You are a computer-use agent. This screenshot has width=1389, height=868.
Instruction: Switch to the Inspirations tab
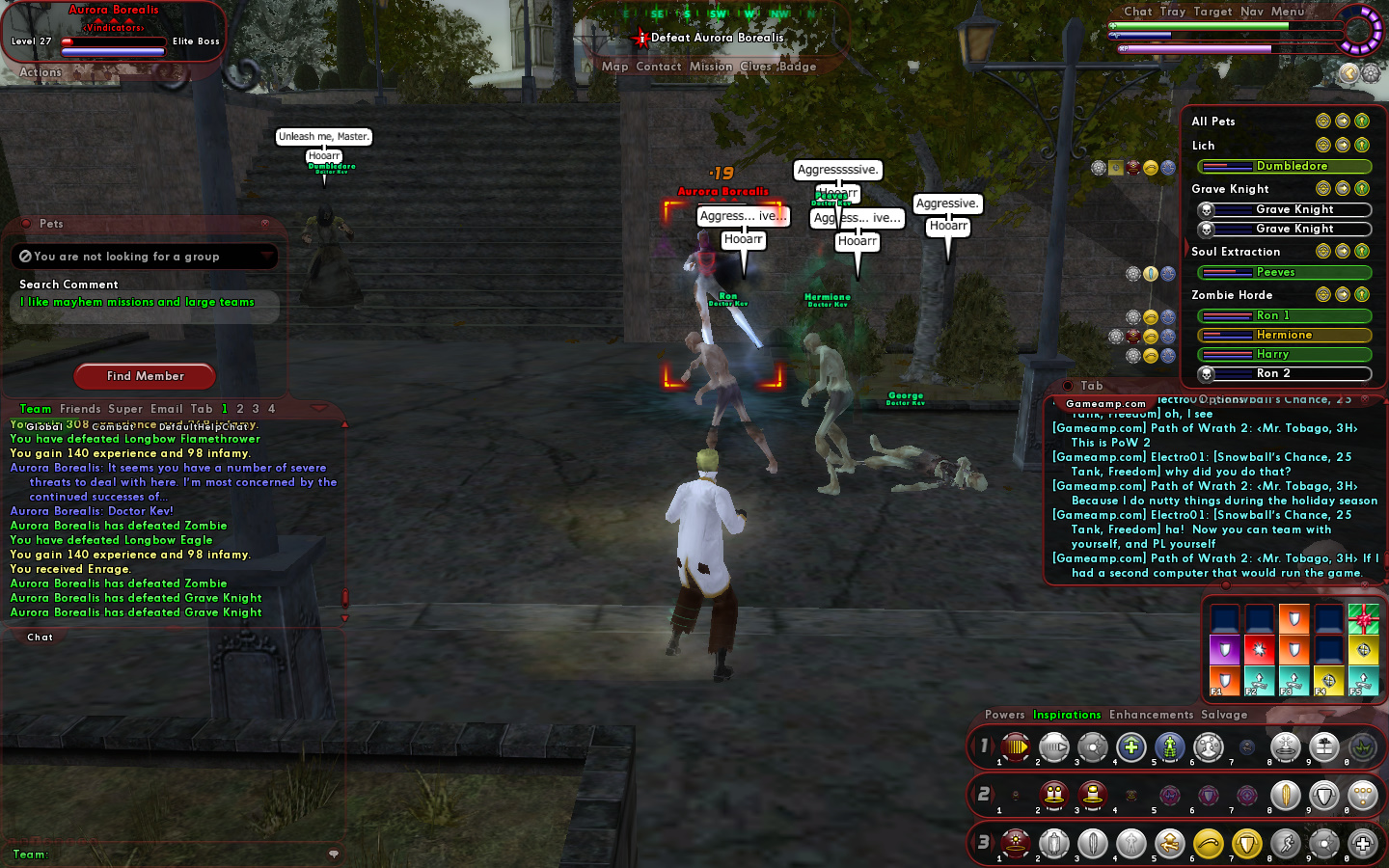point(1067,715)
